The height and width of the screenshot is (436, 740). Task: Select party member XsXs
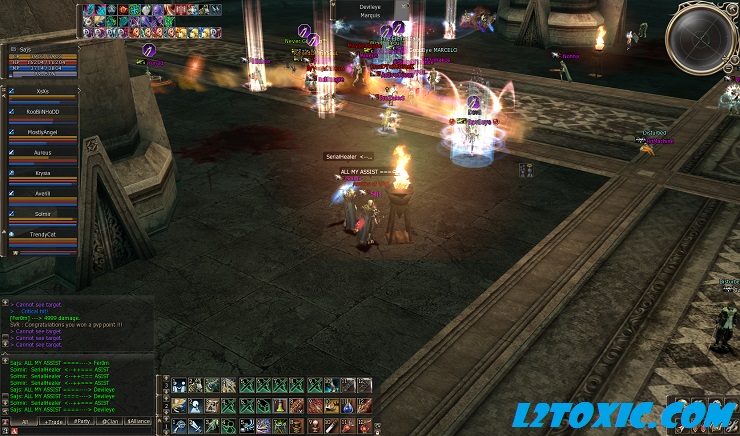pos(42,91)
